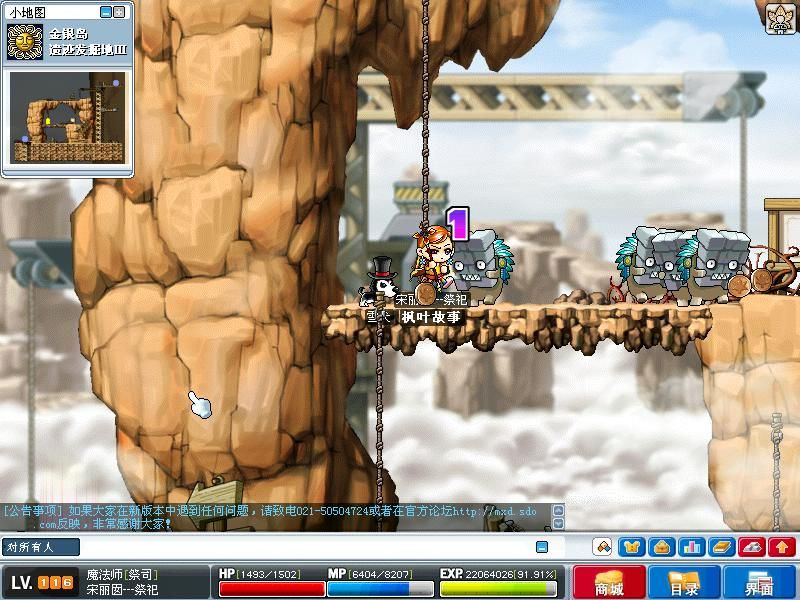Screen dimensions: 800x600
Task: Click the red key settings icon
Action: coord(752,547)
